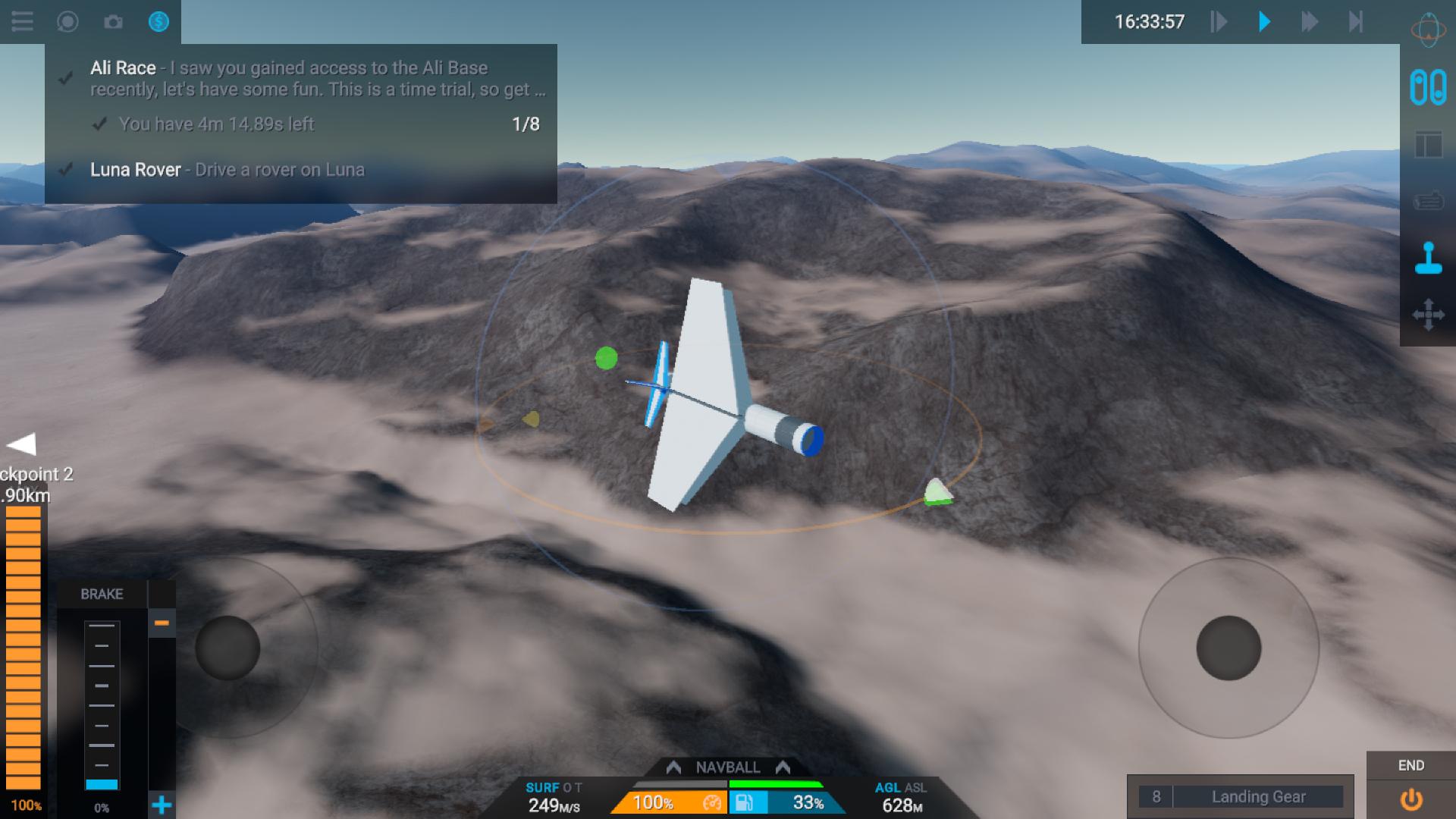1456x819 pixels.
Task: Increase brake with the plus button
Action: [162, 805]
